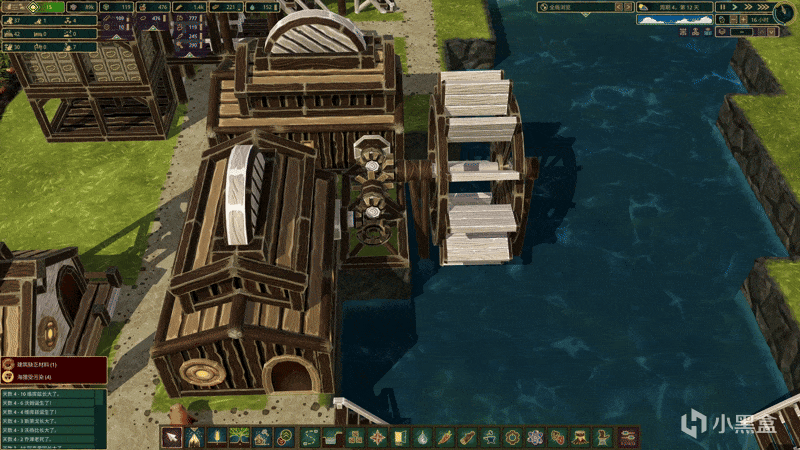Set game speed to normal play

734,8
